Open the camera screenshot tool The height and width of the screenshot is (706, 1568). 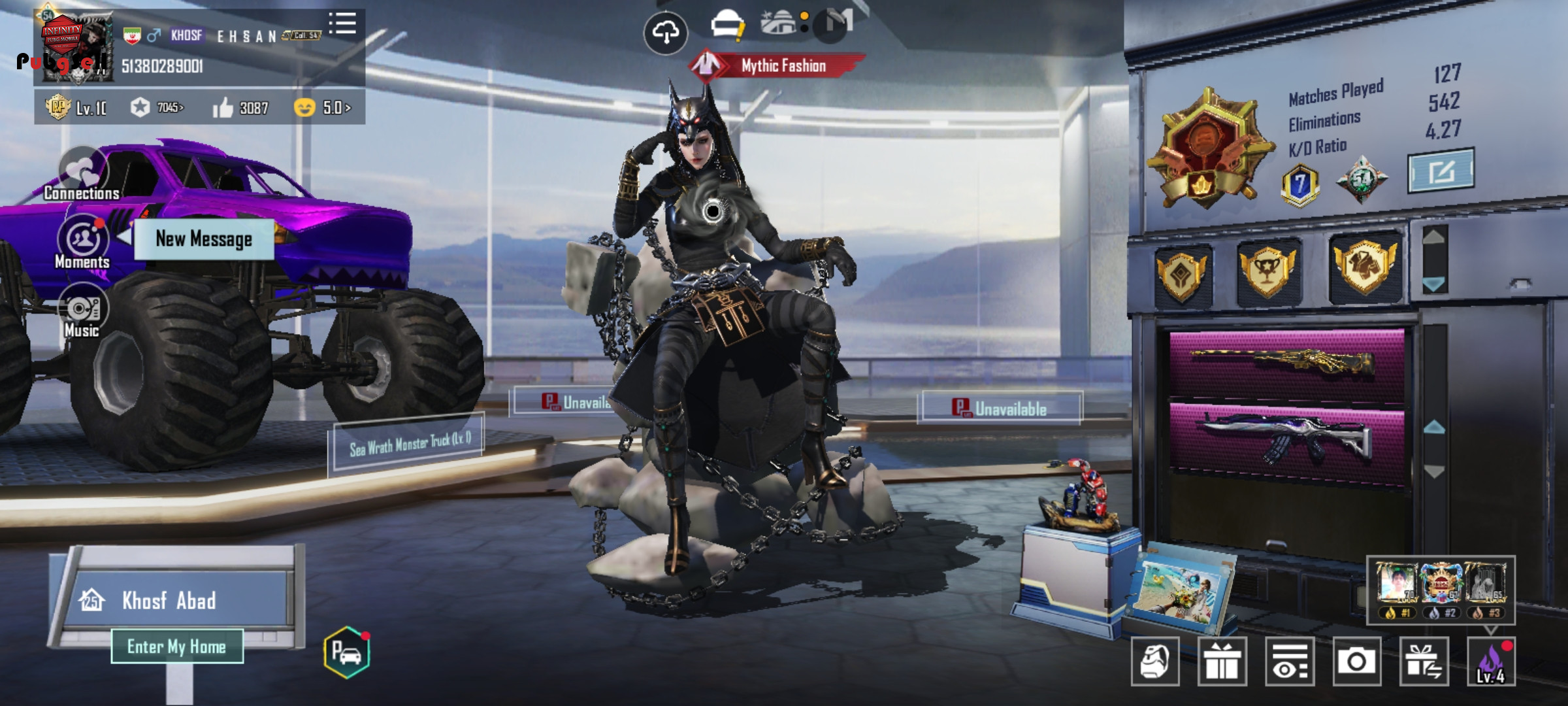1356,662
